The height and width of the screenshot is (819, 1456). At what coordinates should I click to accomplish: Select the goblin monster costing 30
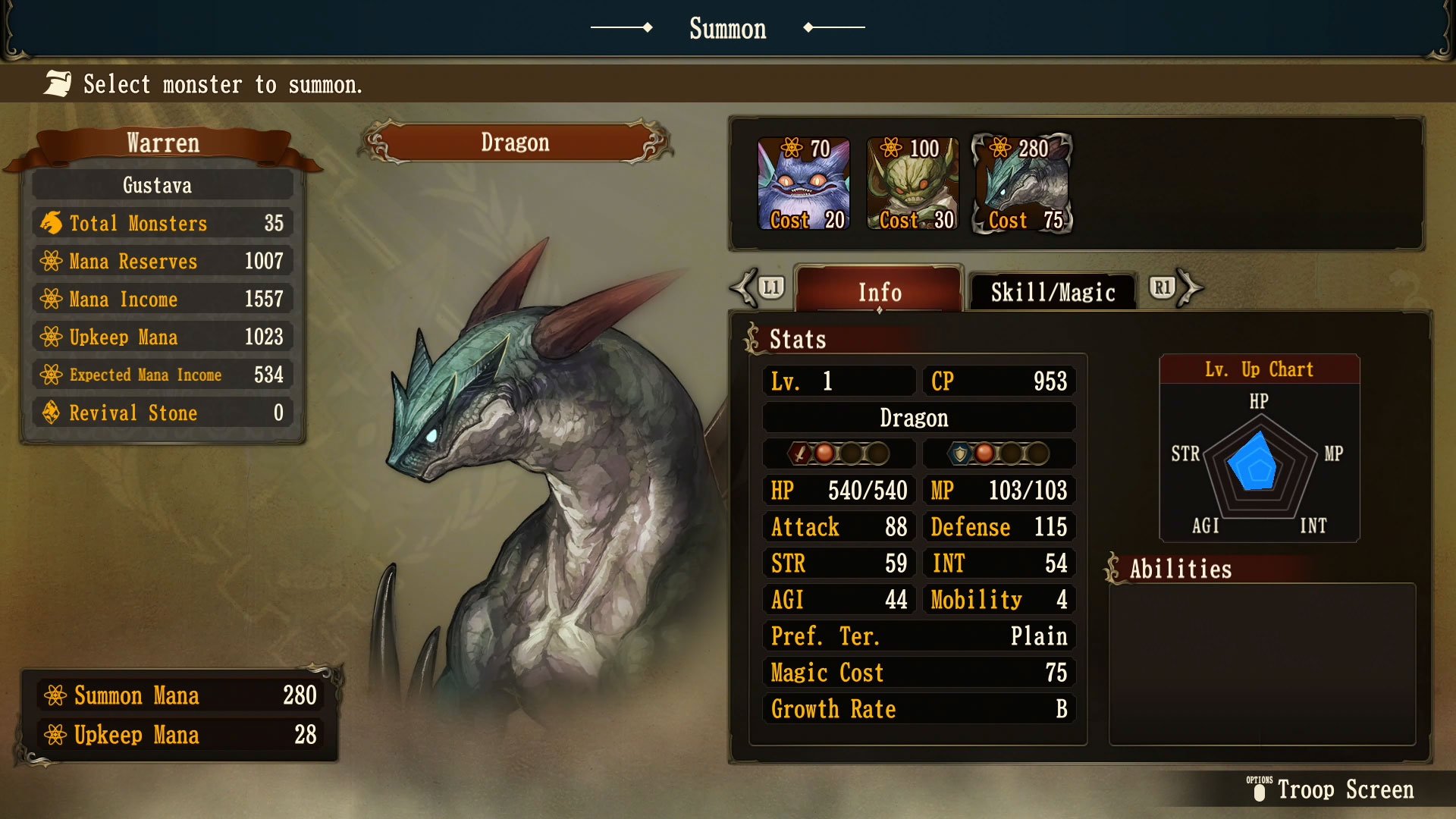(x=912, y=182)
